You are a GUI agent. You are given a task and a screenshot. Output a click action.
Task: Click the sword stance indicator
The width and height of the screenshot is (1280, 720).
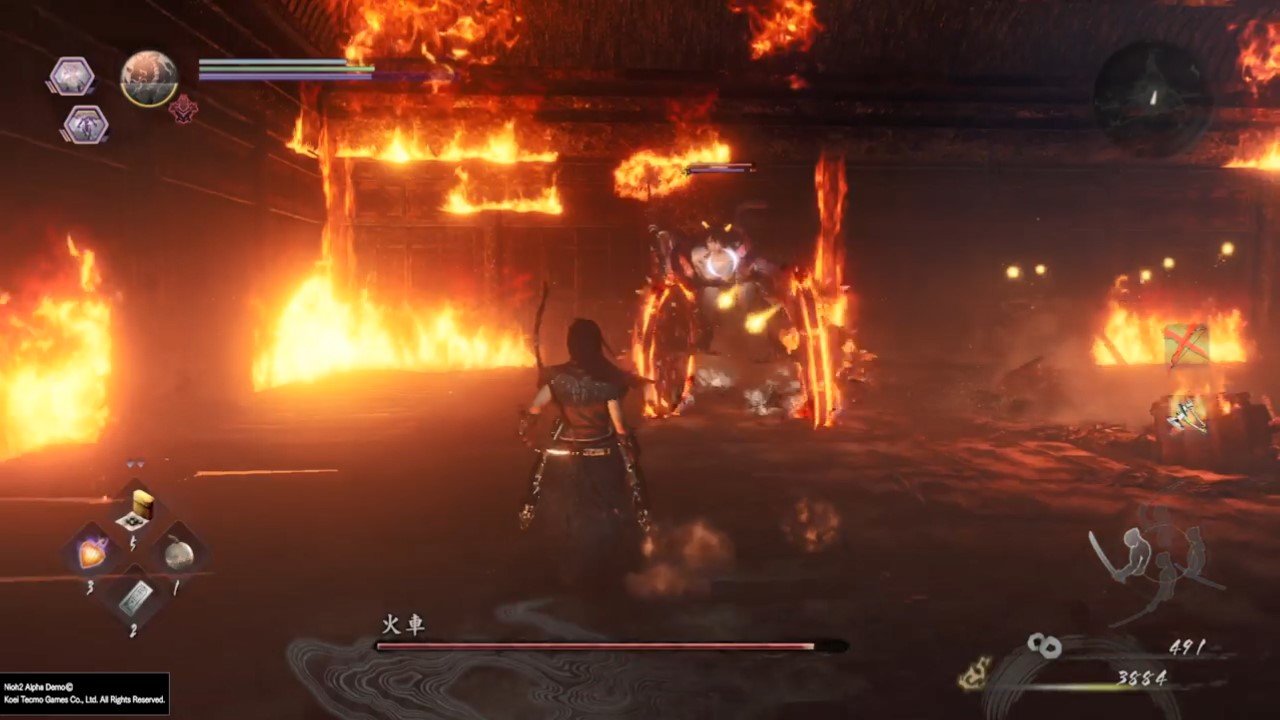point(1150,562)
